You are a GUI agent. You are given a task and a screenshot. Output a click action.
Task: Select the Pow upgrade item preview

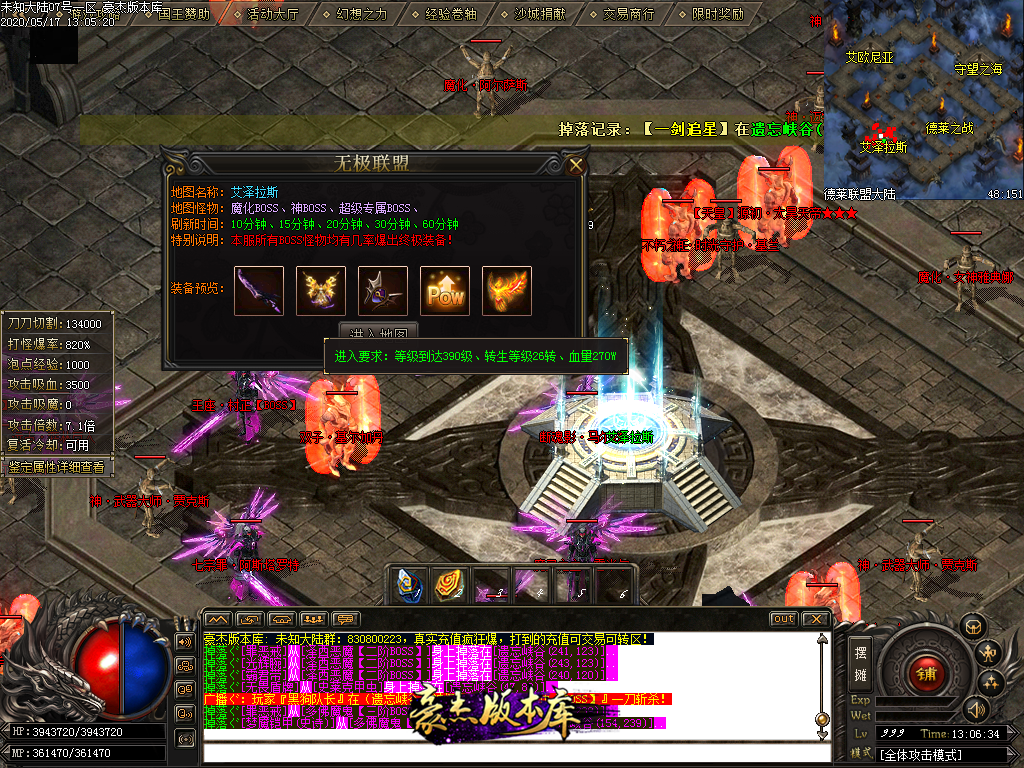[445, 290]
